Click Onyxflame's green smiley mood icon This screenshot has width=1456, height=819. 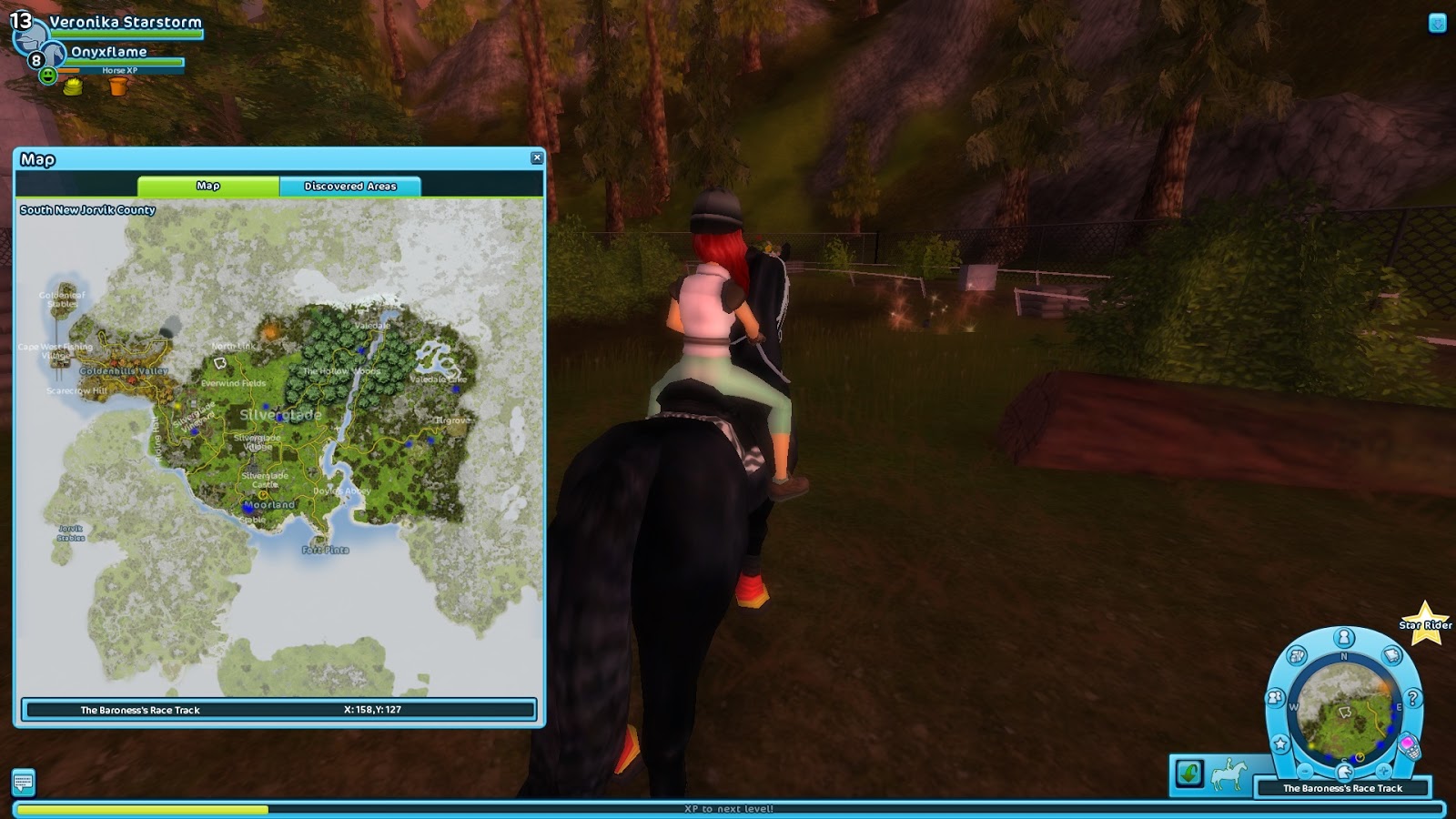pos(48,75)
